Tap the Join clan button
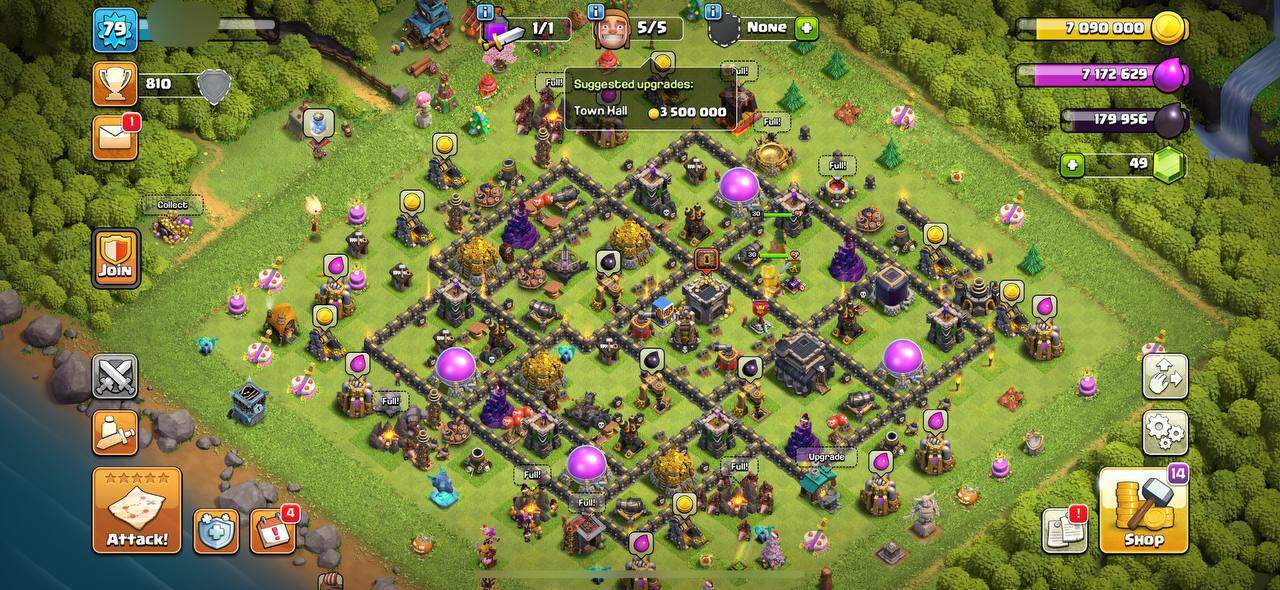 click(x=116, y=258)
